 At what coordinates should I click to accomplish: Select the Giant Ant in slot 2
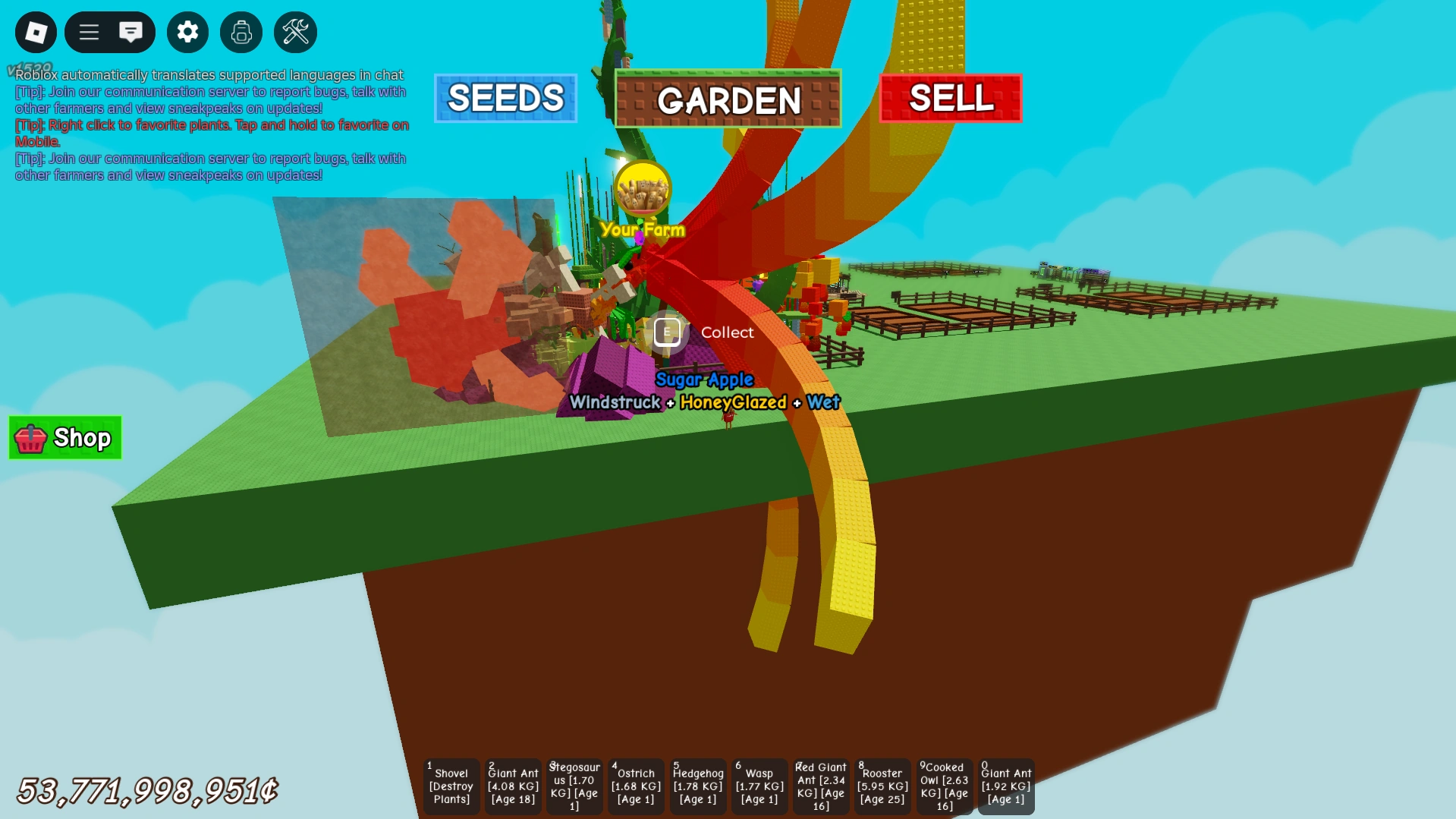[512, 786]
